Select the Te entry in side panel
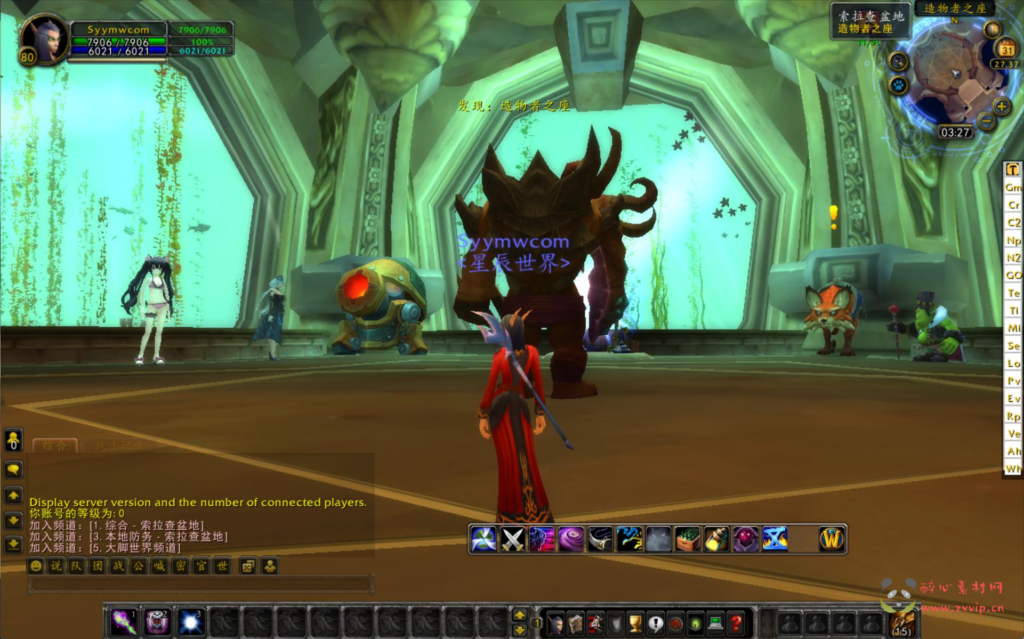1024x639 pixels. 1013,293
